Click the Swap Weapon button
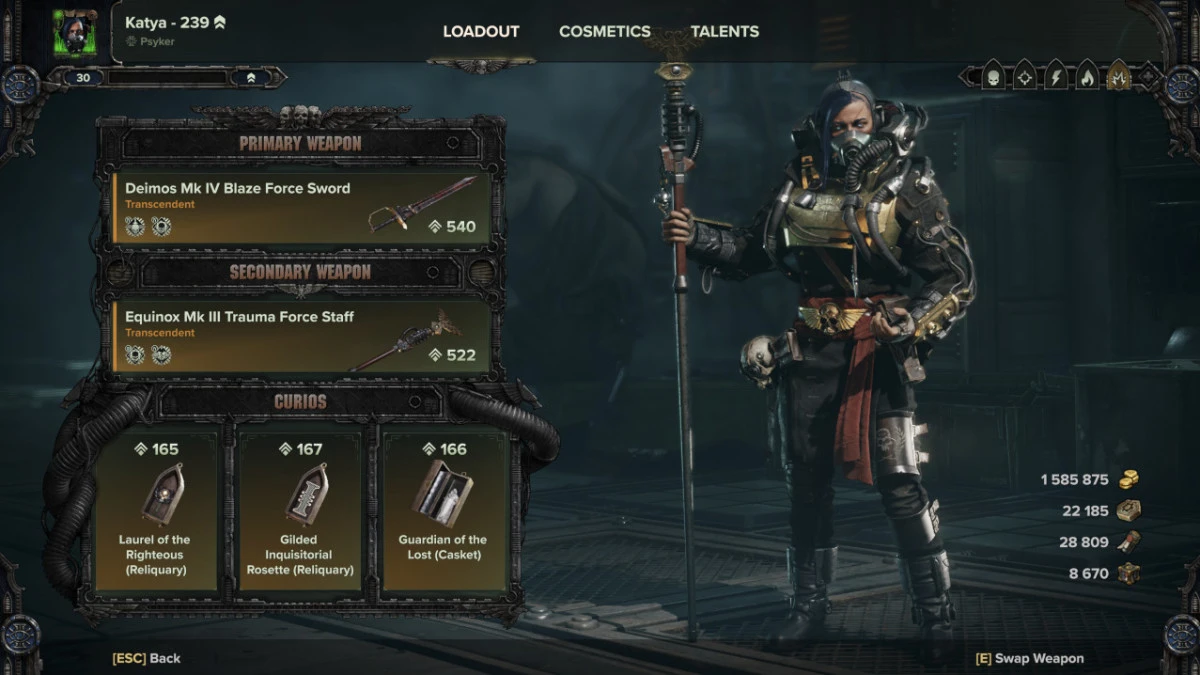The width and height of the screenshot is (1200, 675). pyautogui.click(x=1029, y=658)
